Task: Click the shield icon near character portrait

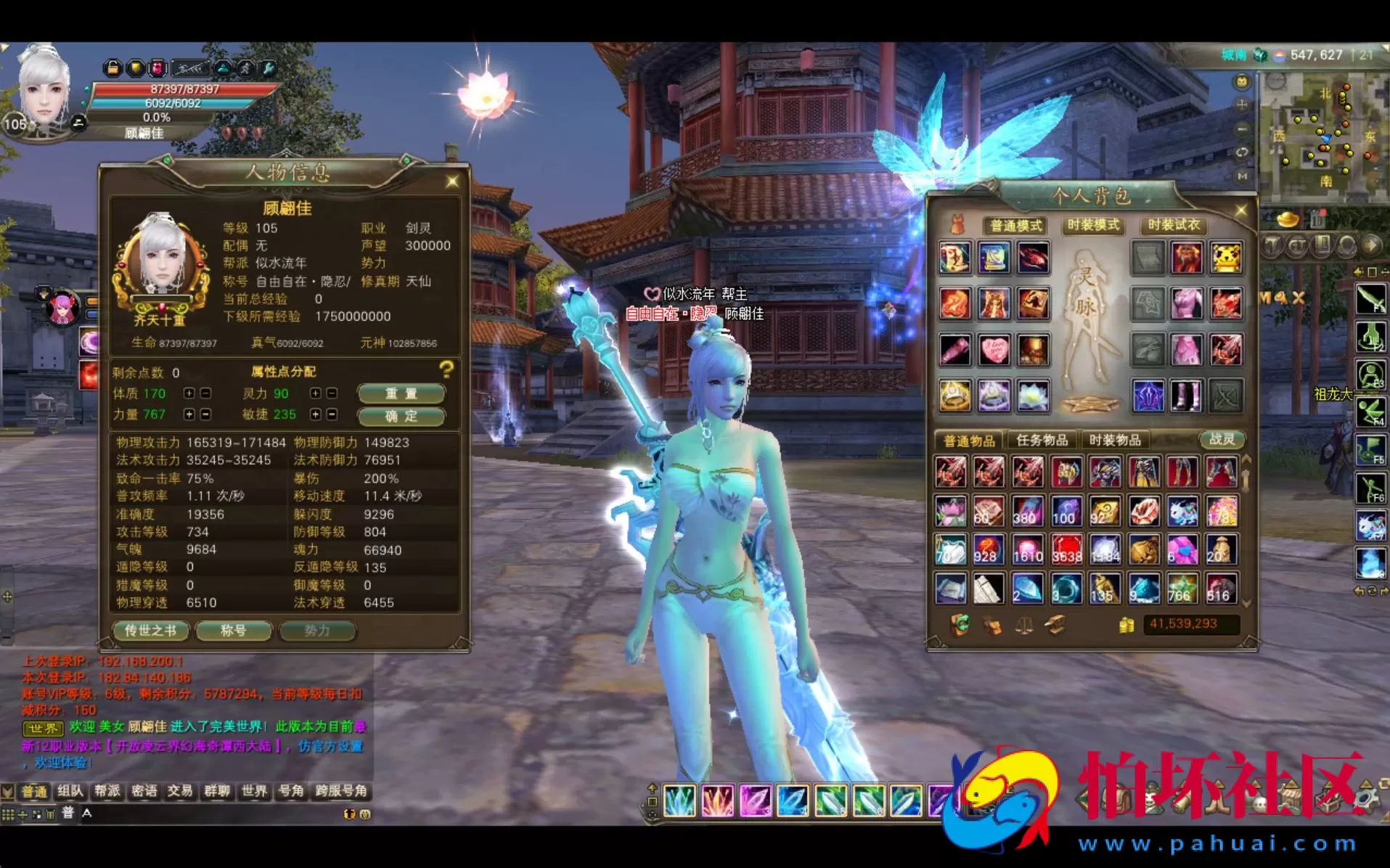Action: (x=135, y=67)
